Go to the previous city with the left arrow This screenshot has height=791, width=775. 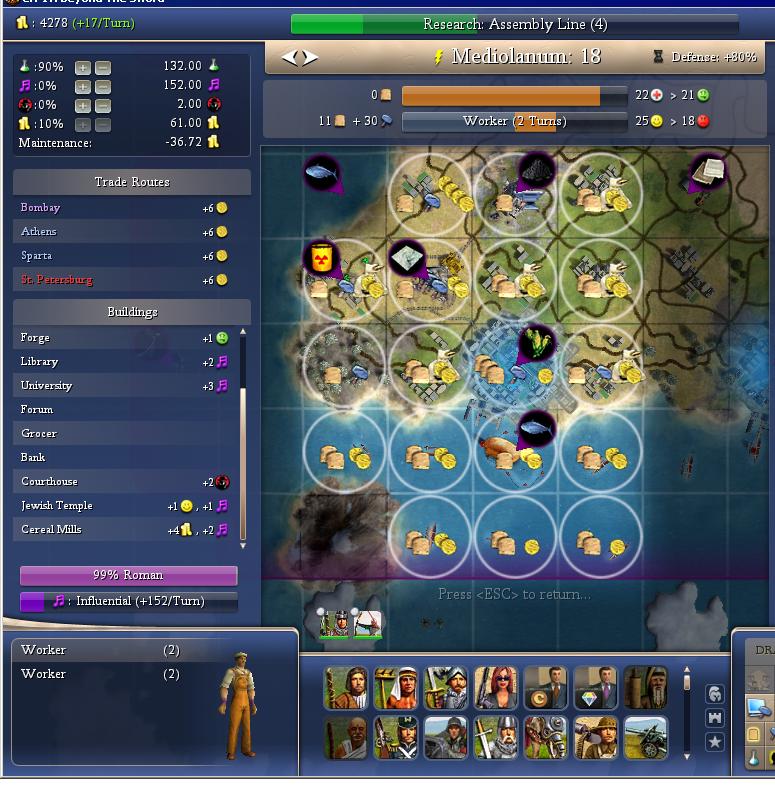coord(289,58)
